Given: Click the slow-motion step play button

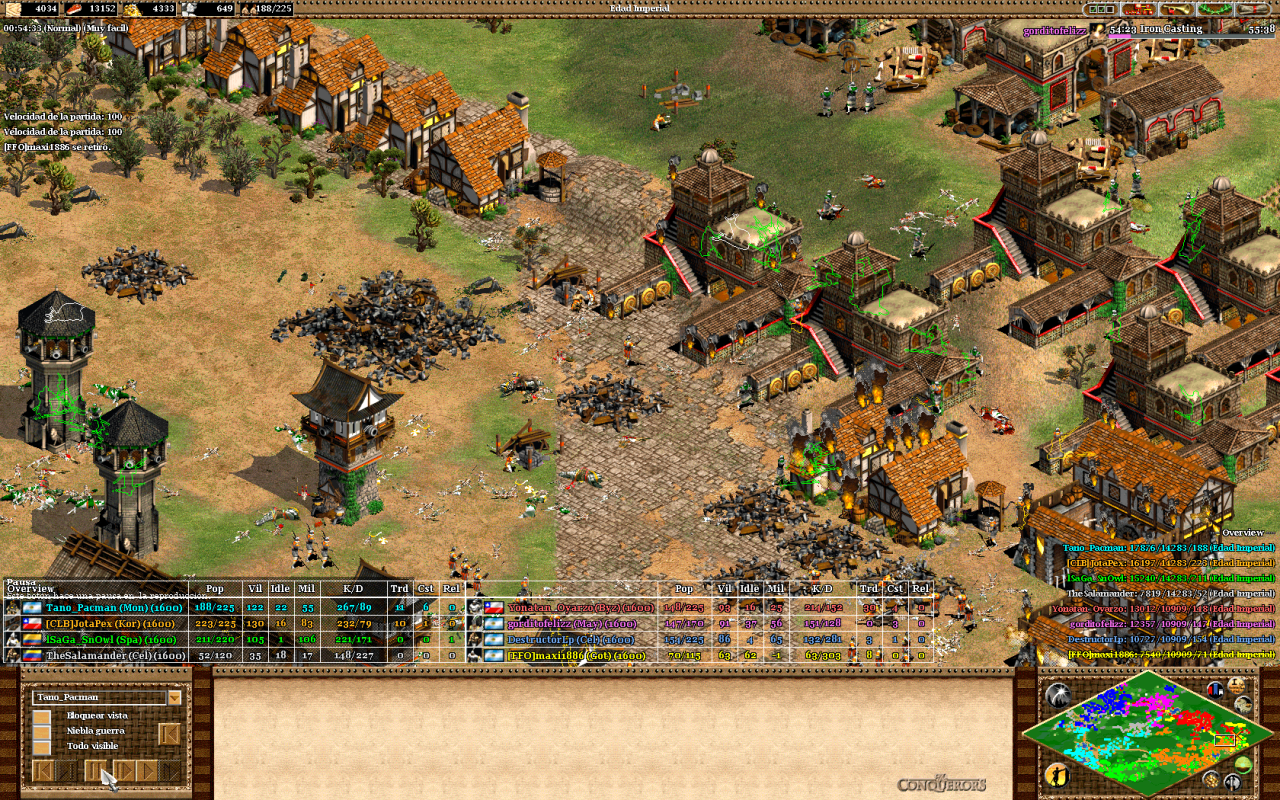Looking at the screenshot, I should click(123, 771).
